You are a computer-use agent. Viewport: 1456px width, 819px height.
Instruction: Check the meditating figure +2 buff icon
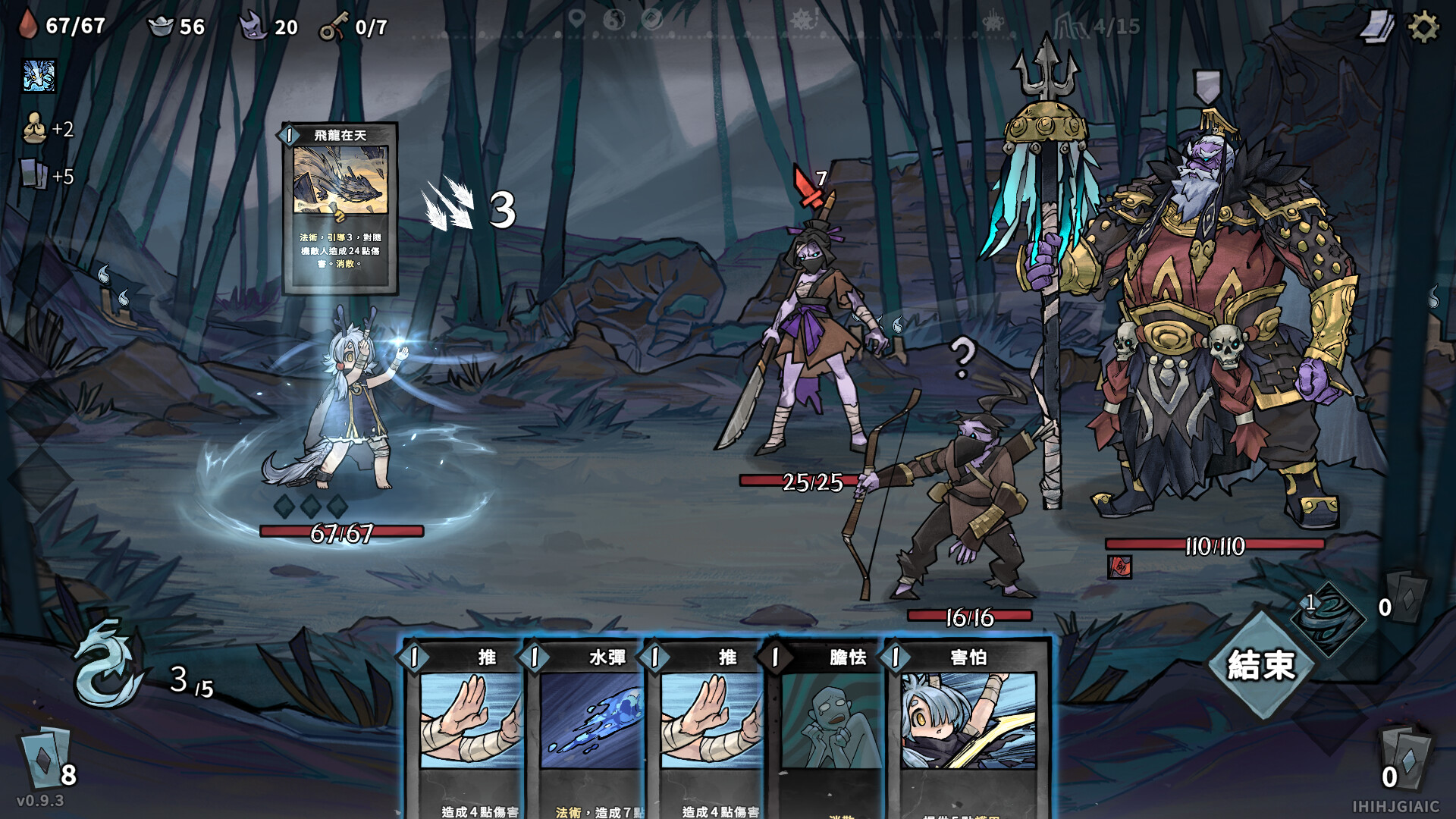tap(34, 129)
